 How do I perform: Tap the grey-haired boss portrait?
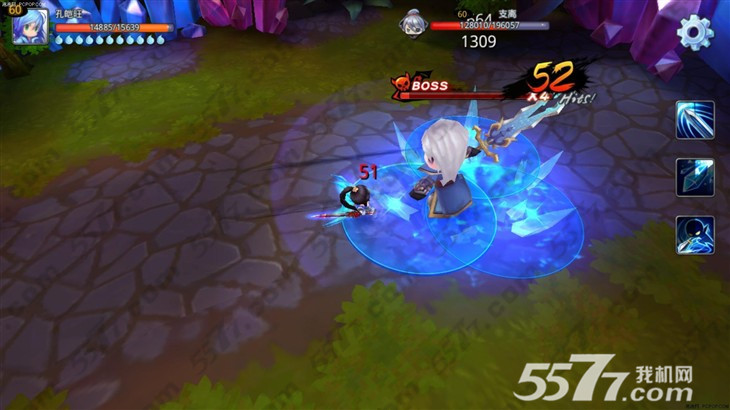coord(413,22)
